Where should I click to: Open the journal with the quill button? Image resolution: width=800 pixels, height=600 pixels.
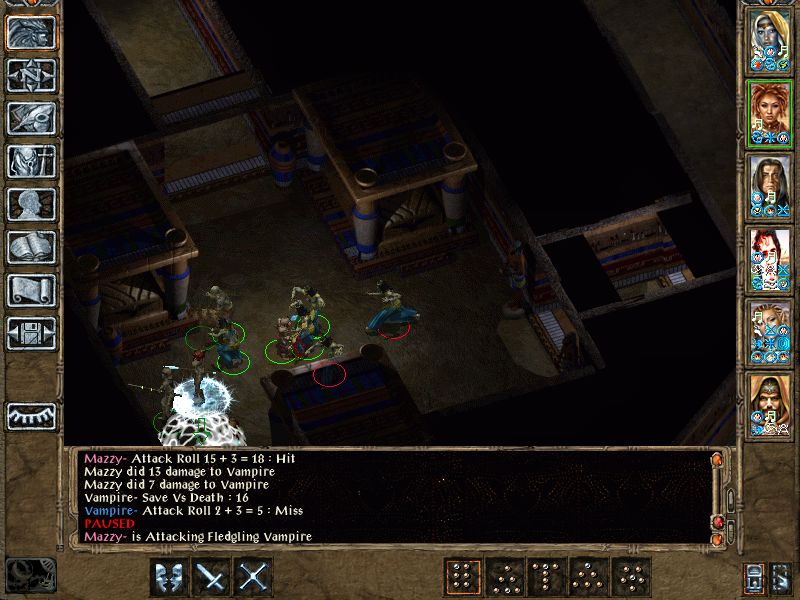pos(31,118)
